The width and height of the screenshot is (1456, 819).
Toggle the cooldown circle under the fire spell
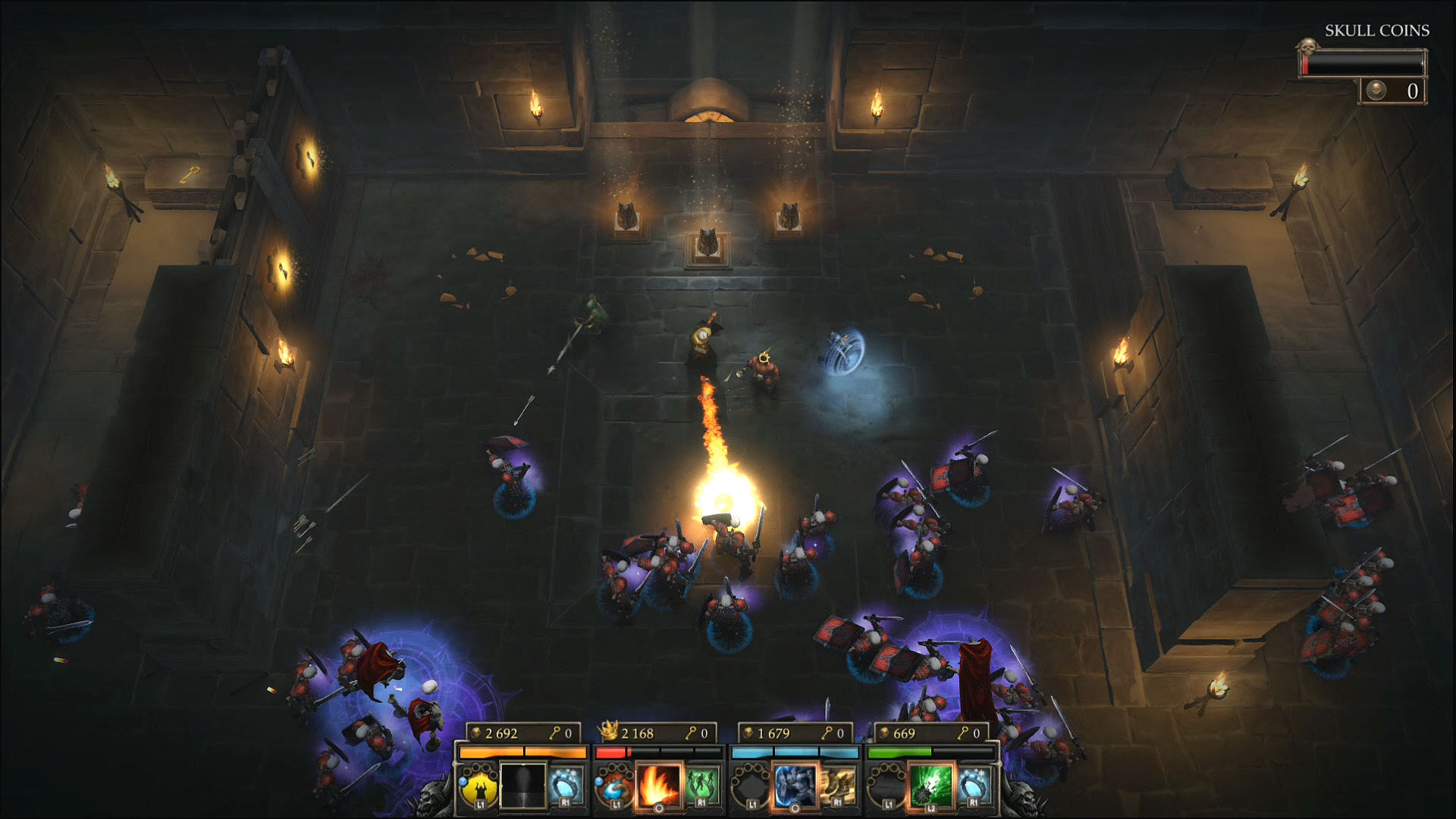pos(659,808)
